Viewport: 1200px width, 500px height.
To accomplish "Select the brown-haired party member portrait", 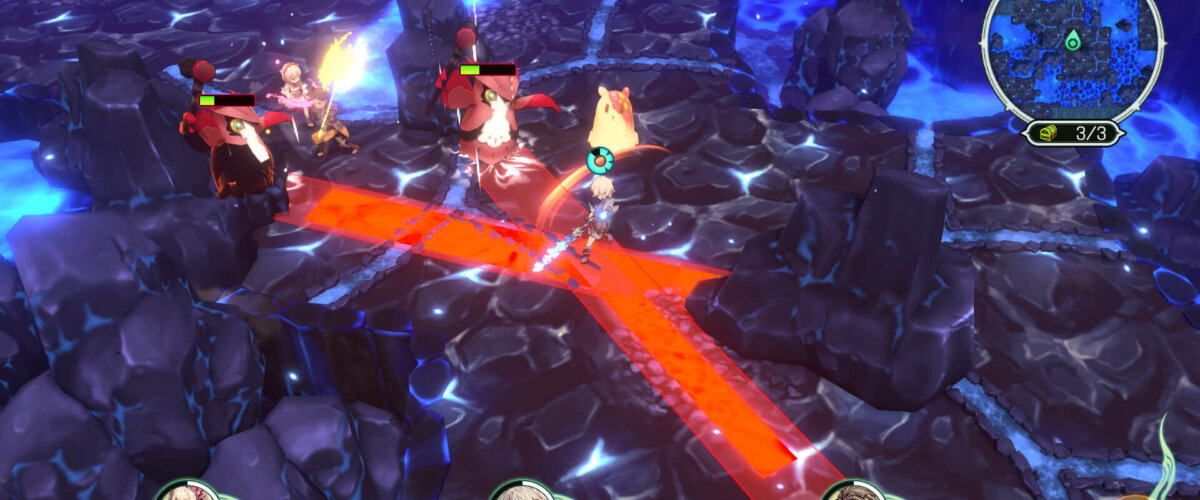I will point(853,490).
